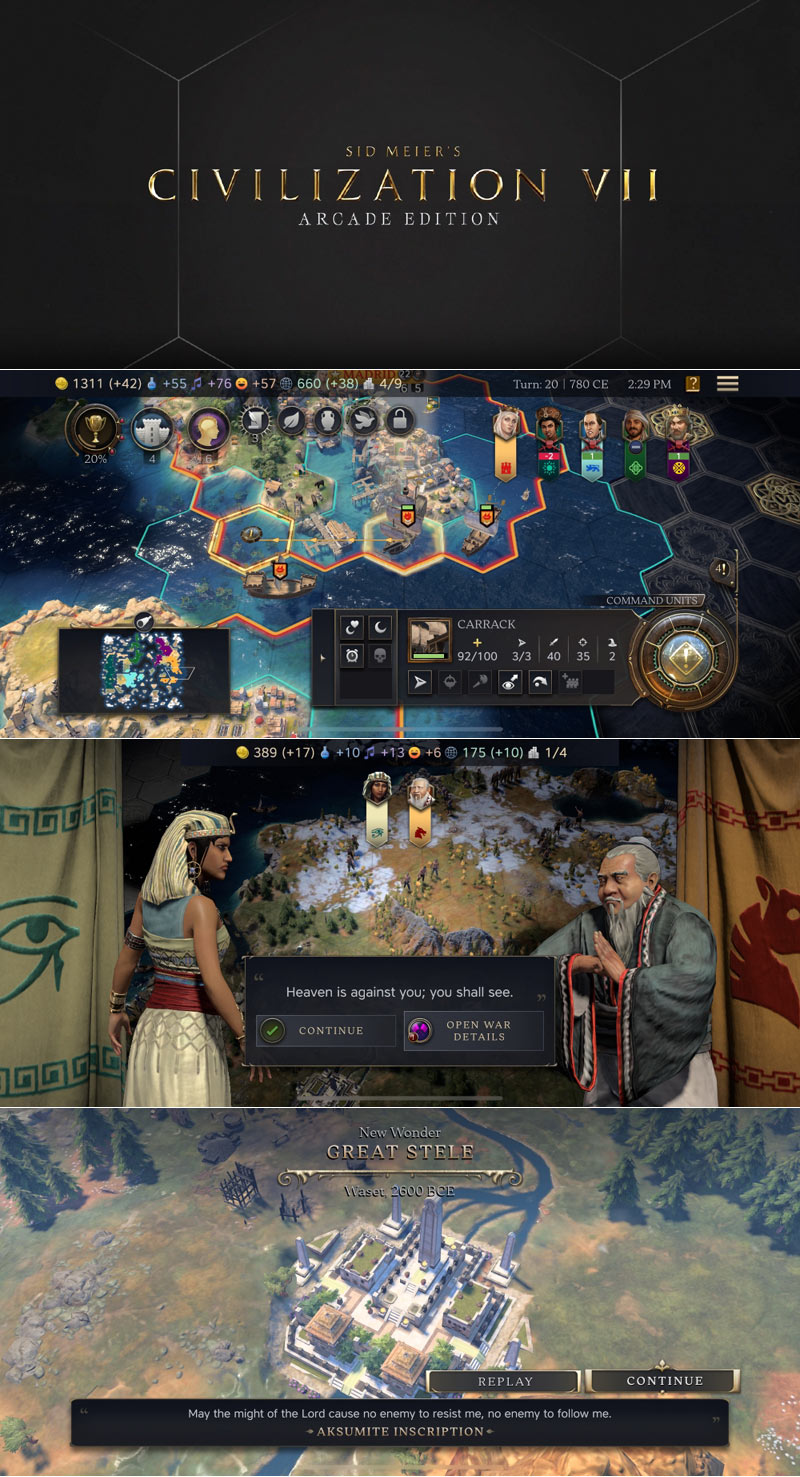The width and height of the screenshot is (800, 1477).
Task: Click the Carrack unit portrait
Action: [x=428, y=639]
